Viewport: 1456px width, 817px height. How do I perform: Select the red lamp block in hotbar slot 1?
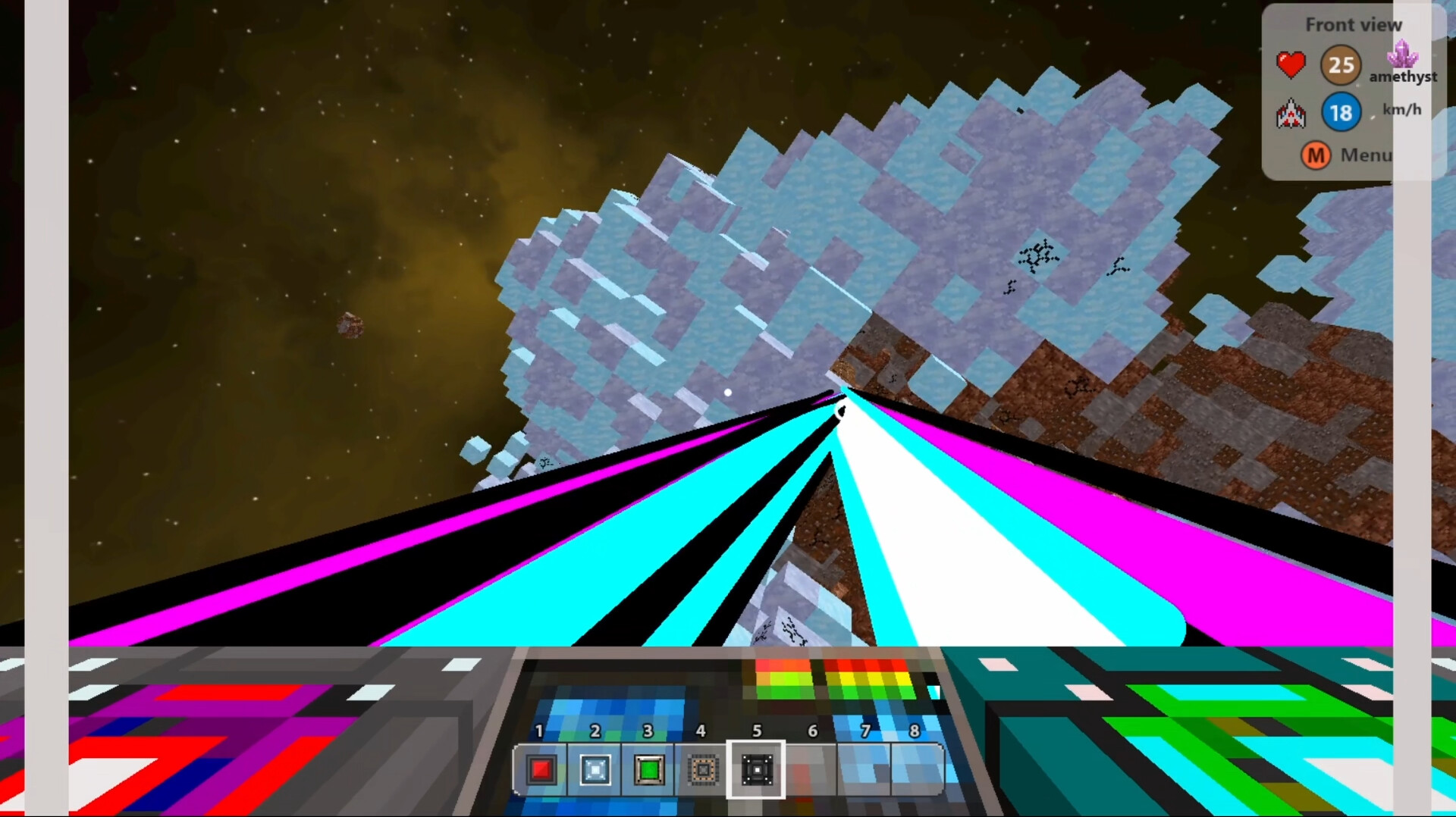point(540,770)
